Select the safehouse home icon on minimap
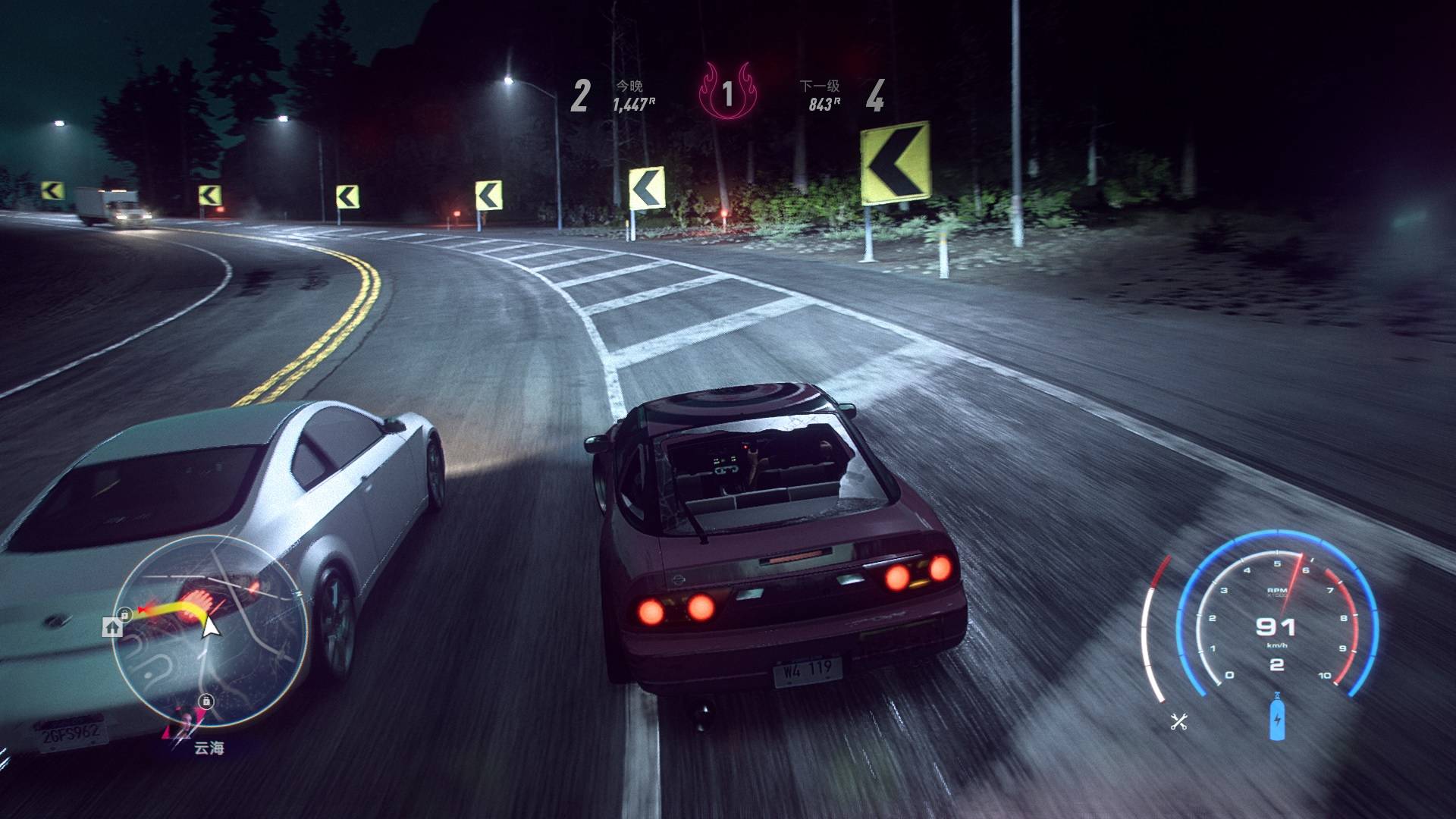Viewport: 1456px width, 819px height. tap(113, 626)
